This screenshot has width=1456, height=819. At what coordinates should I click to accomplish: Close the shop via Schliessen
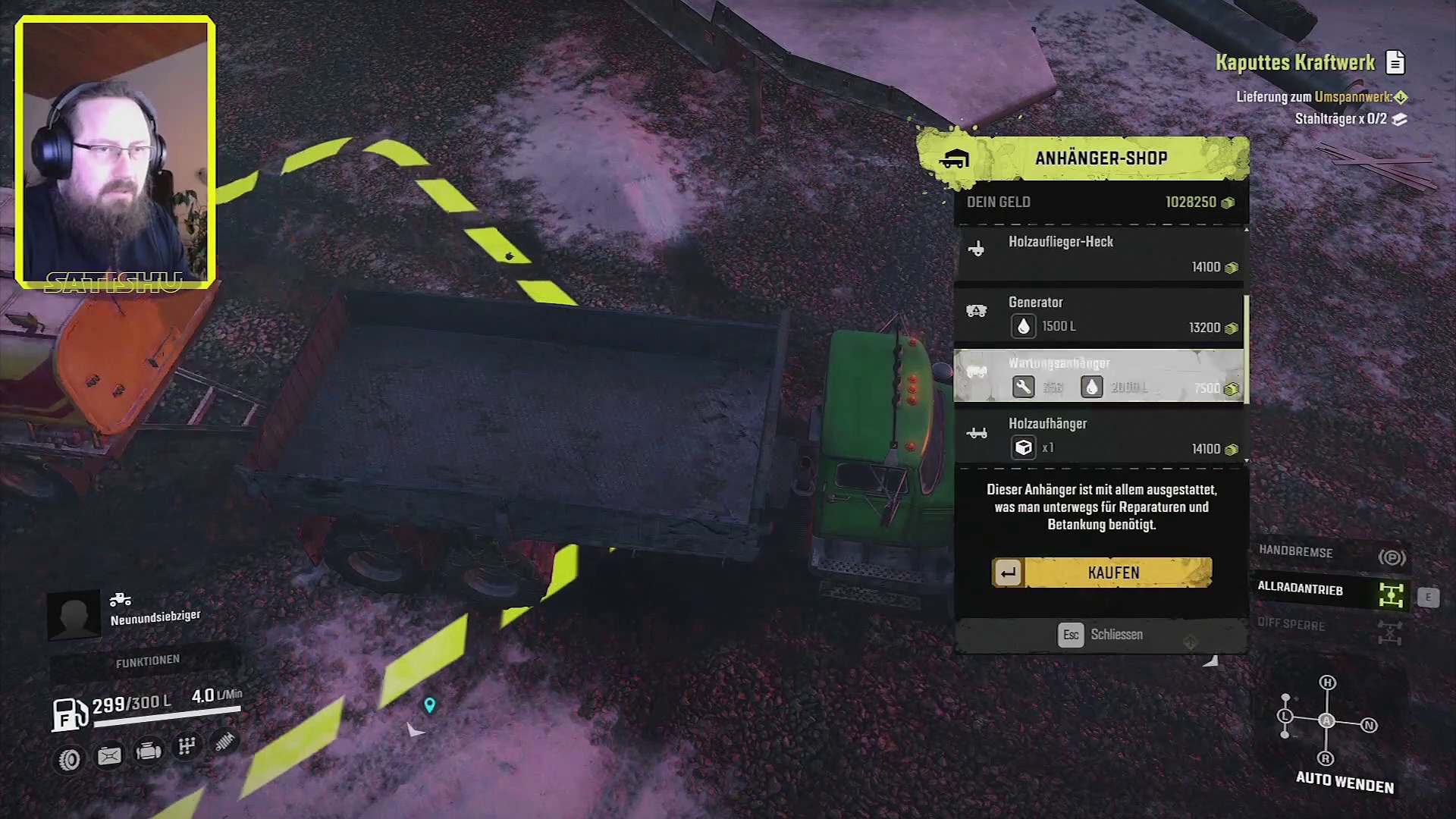click(x=1101, y=635)
